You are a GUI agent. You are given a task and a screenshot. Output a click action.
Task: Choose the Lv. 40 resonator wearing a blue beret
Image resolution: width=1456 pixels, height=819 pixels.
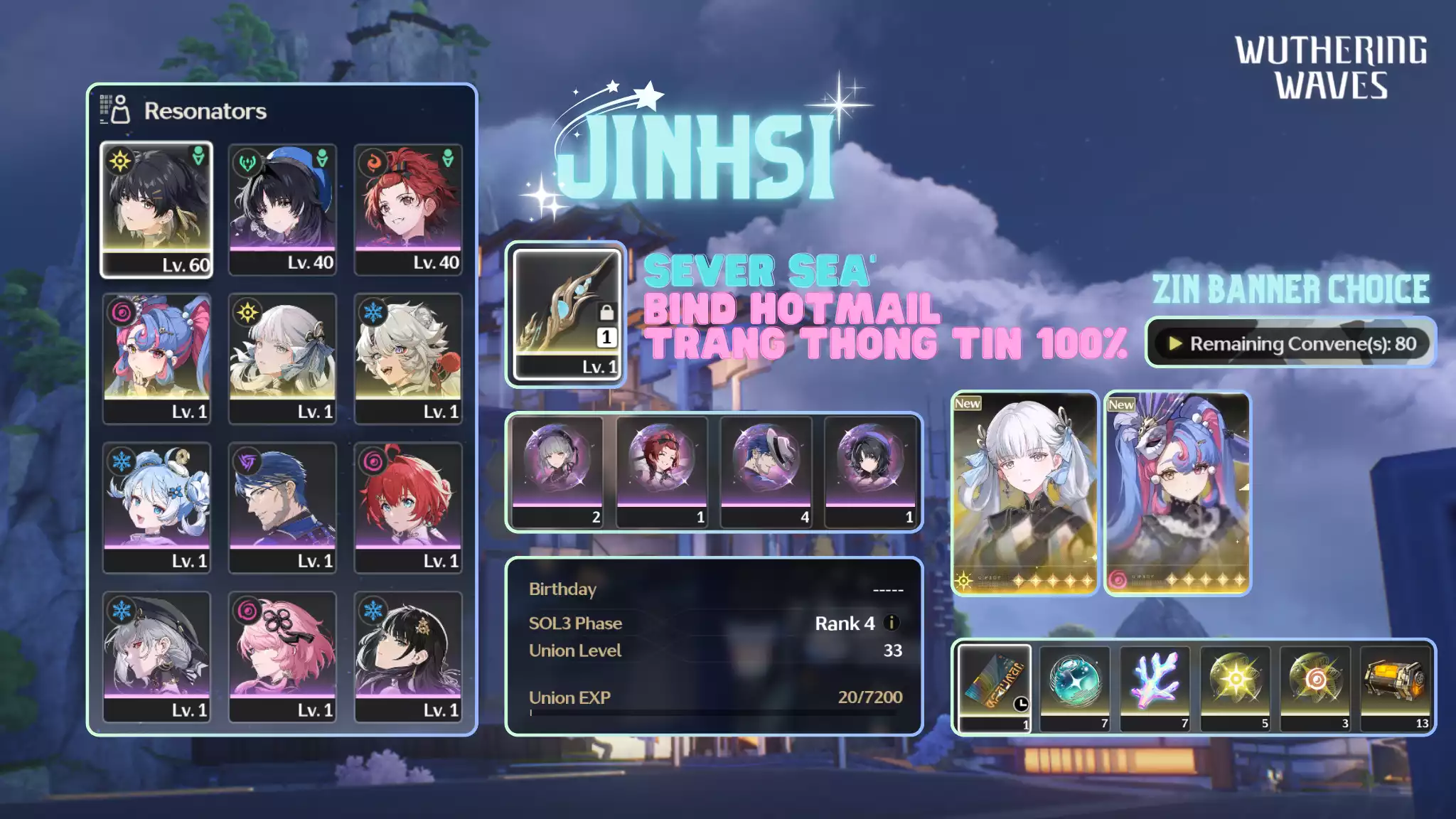tap(282, 209)
